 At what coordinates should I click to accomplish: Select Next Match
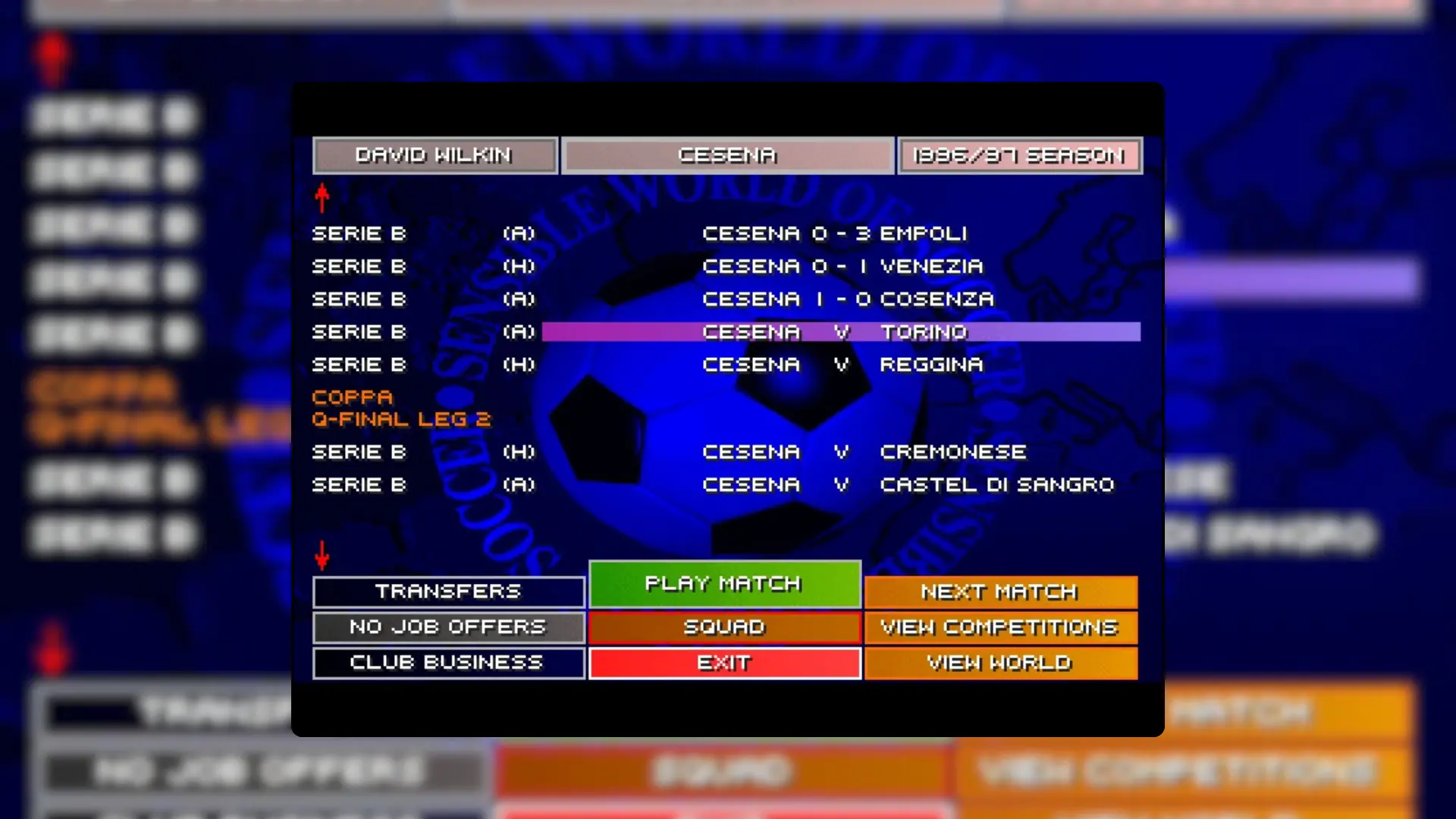[x=1000, y=591]
